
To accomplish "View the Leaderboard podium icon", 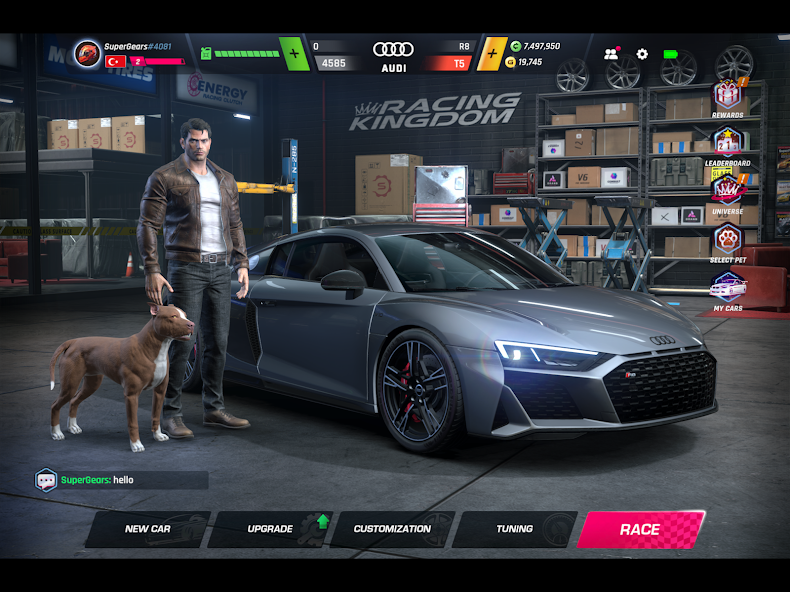I will pyautogui.click(x=727, y=143).
